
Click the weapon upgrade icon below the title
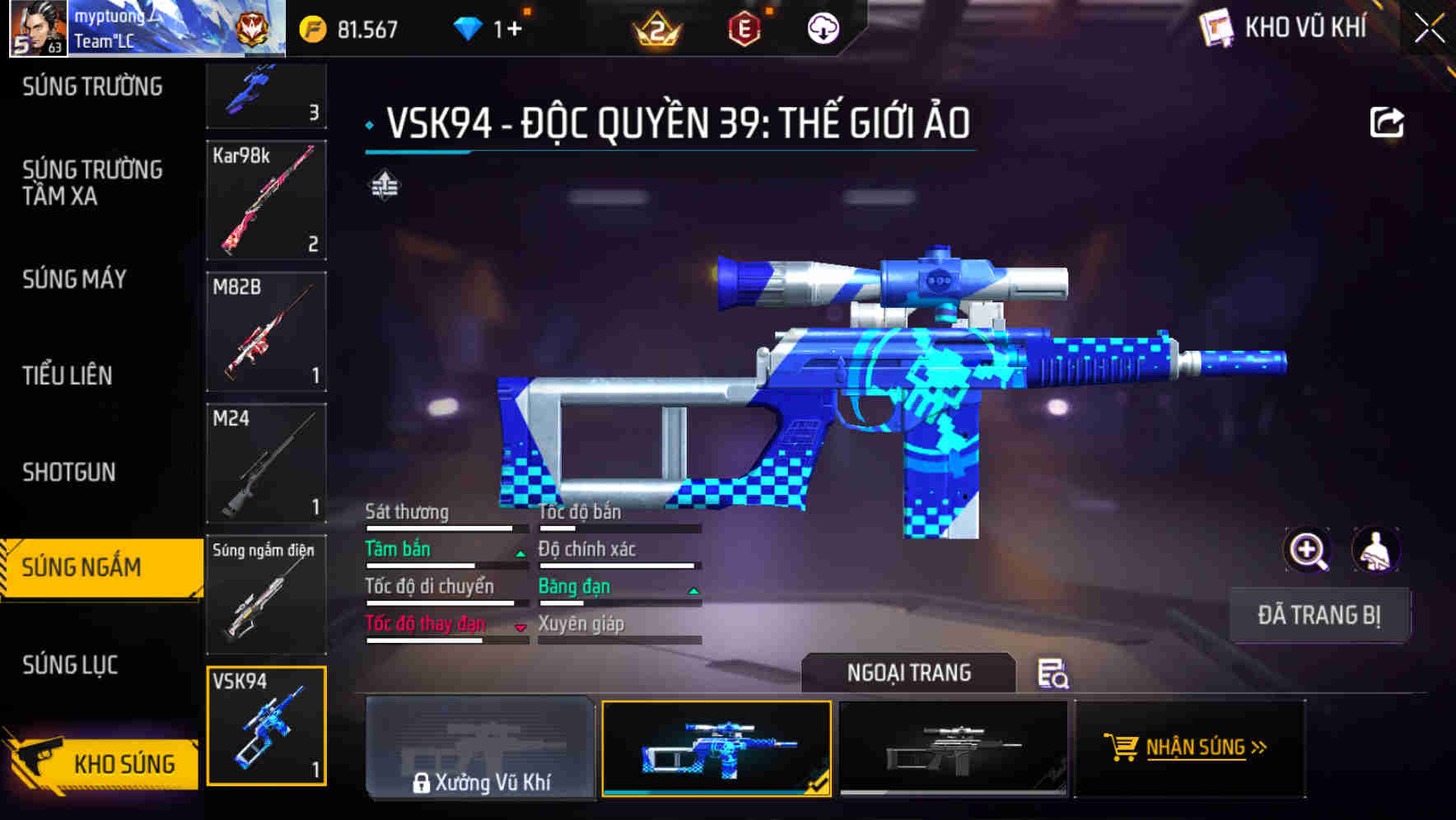pyautogui.click(x=384, y=185)
